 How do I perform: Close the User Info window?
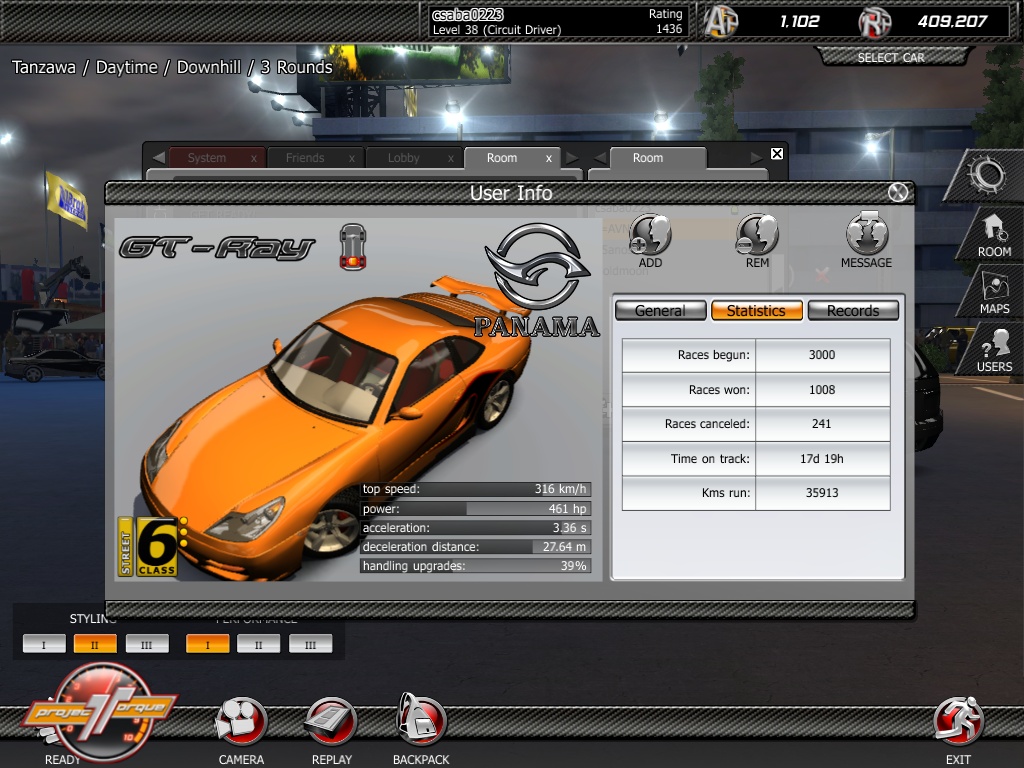pos(898,193)
